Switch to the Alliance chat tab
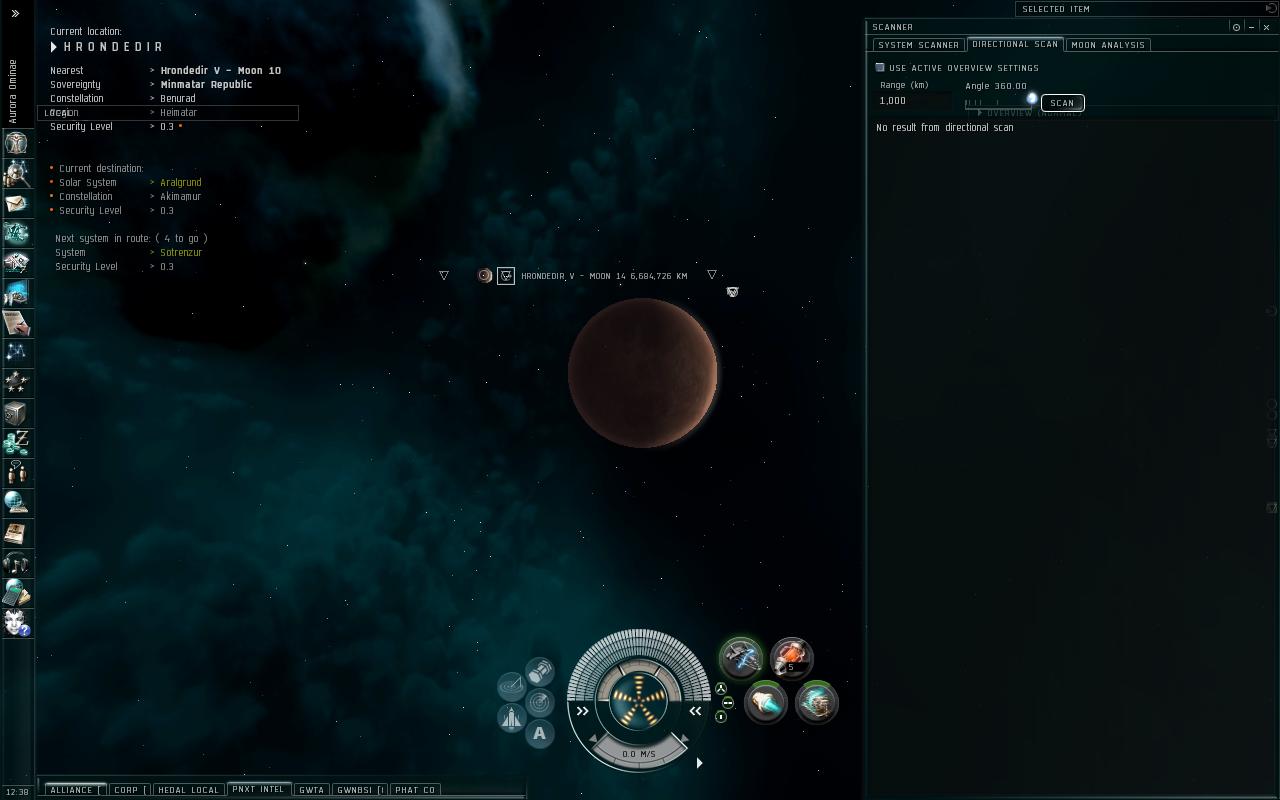 pos(71,790)
